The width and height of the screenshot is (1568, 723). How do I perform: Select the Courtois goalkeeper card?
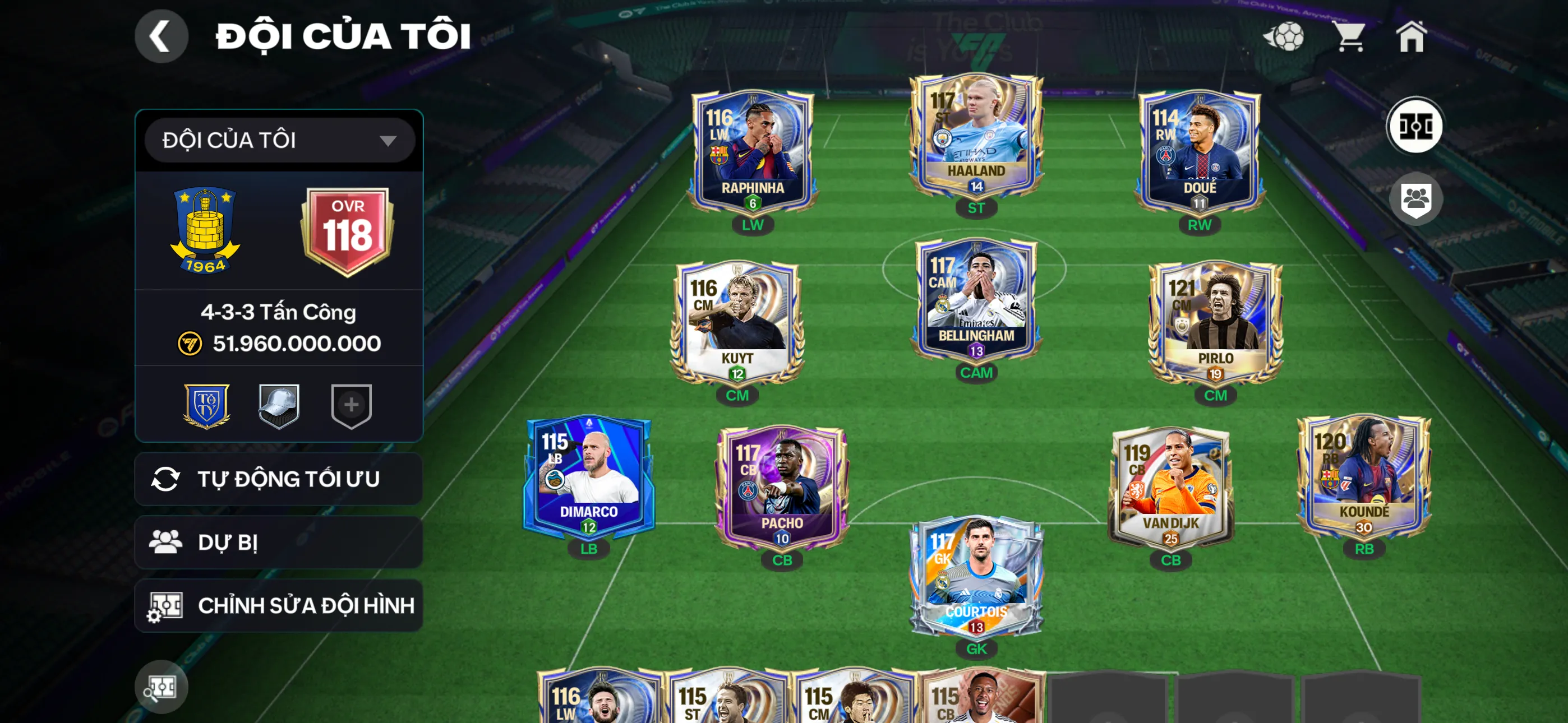pos(977,575)
